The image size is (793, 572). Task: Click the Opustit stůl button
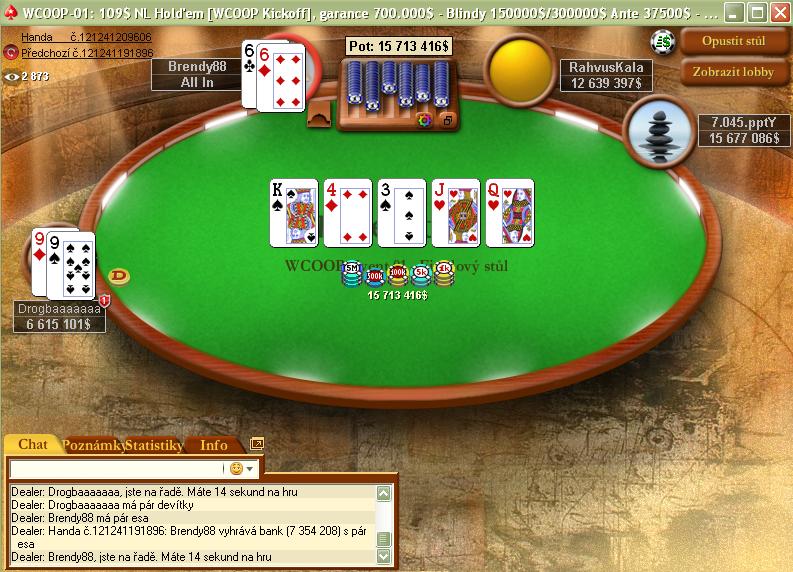click(734, 43)
